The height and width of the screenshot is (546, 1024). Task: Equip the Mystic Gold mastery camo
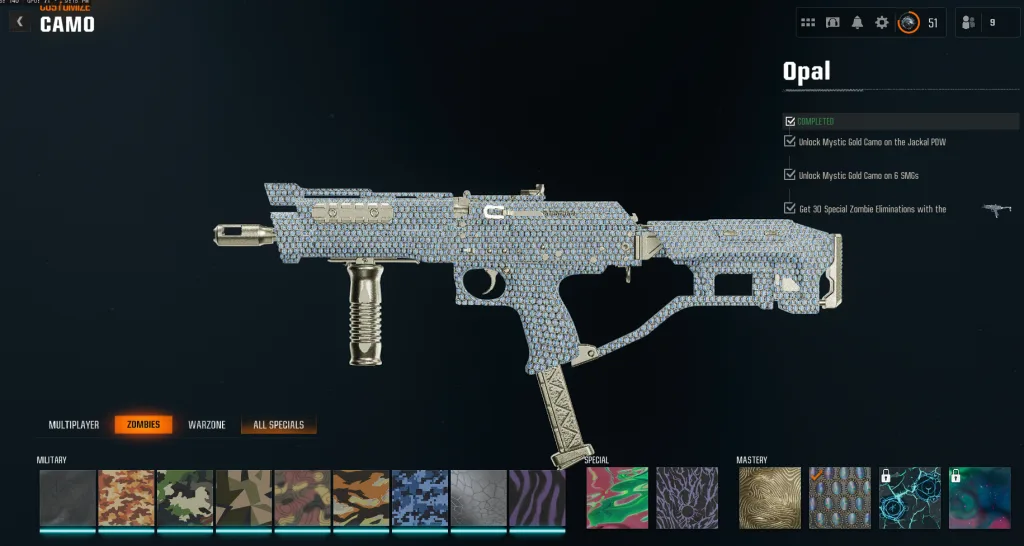(x=770, y=498)
